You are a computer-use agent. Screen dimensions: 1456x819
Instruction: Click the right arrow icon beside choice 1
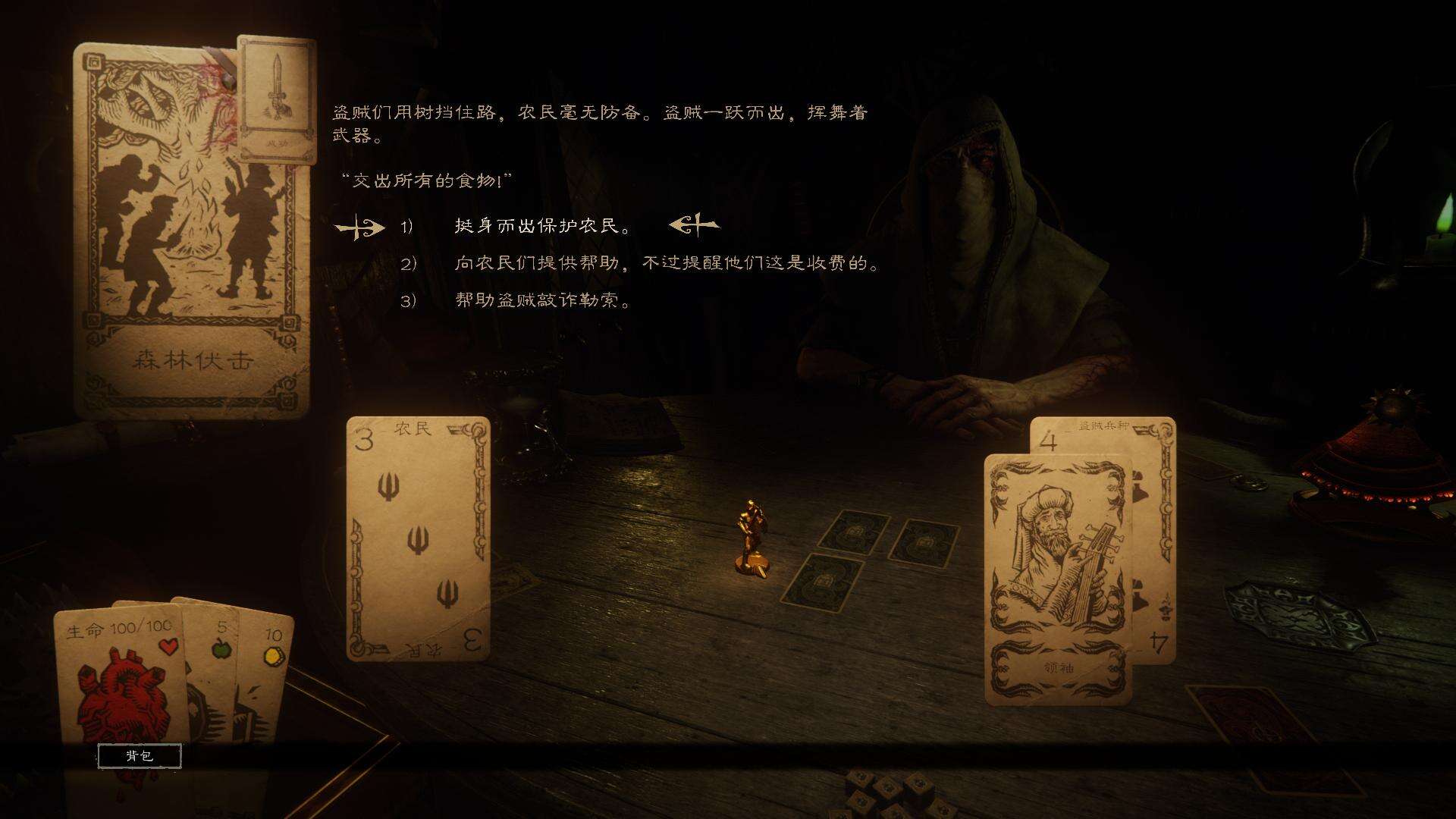point(362,227)
